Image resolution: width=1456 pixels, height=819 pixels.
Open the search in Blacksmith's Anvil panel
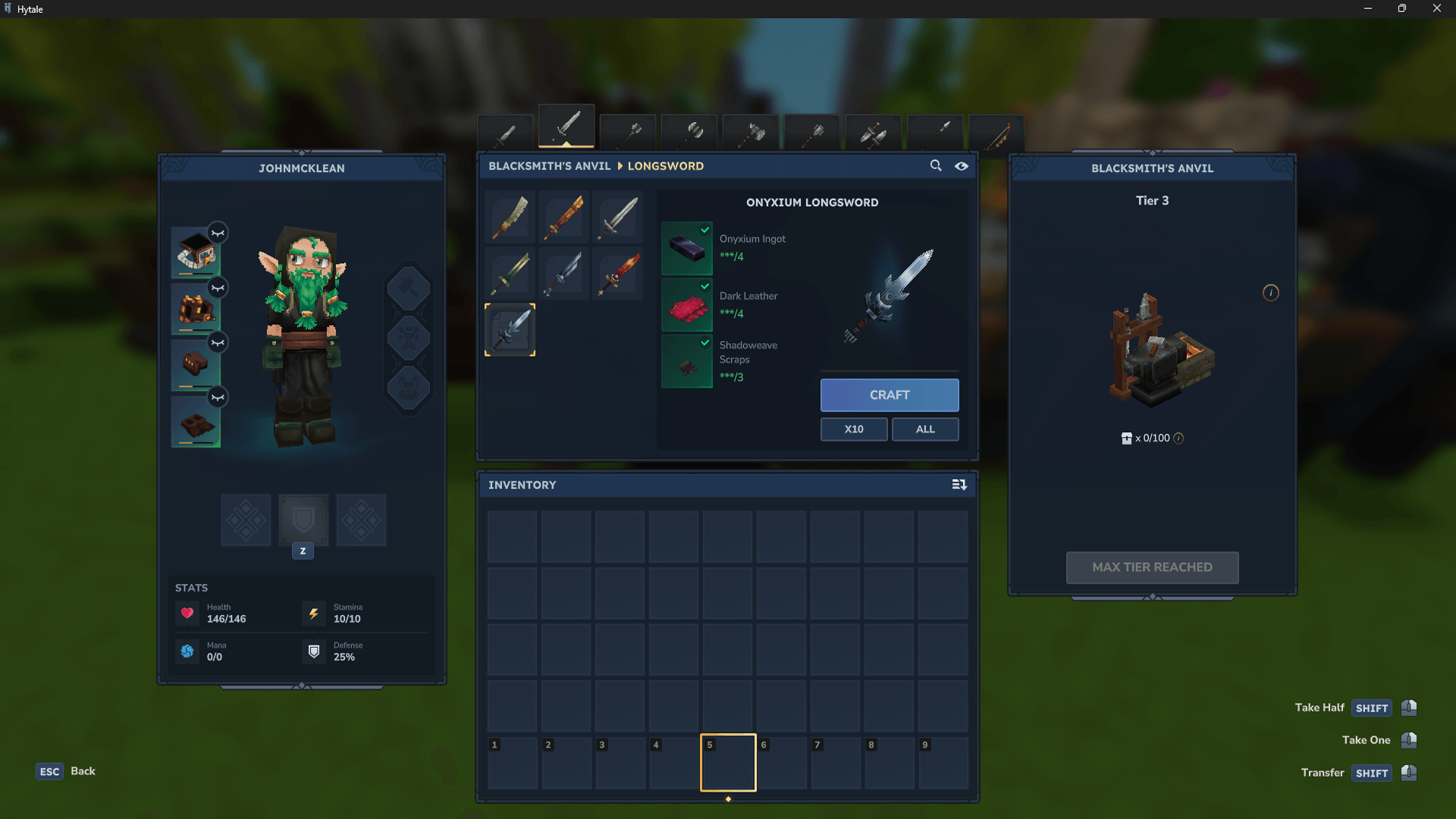(937, 165)
